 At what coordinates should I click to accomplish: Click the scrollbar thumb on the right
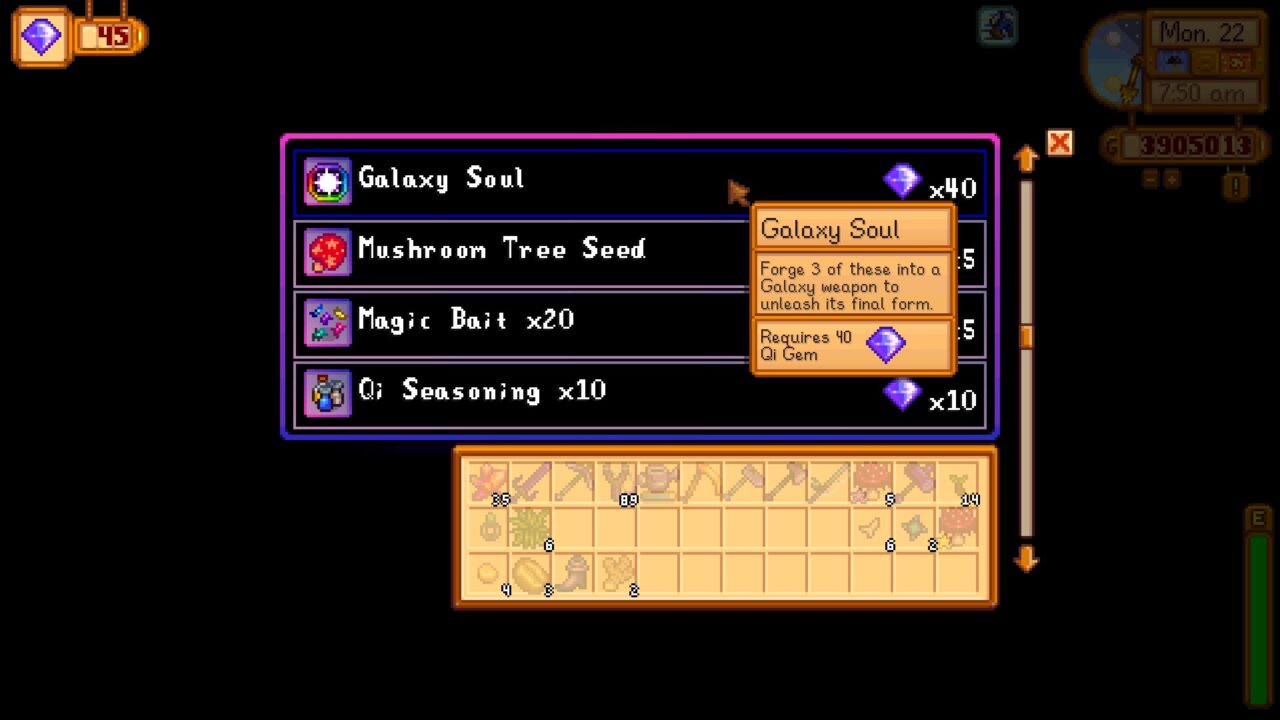[x=1026, y=338]
